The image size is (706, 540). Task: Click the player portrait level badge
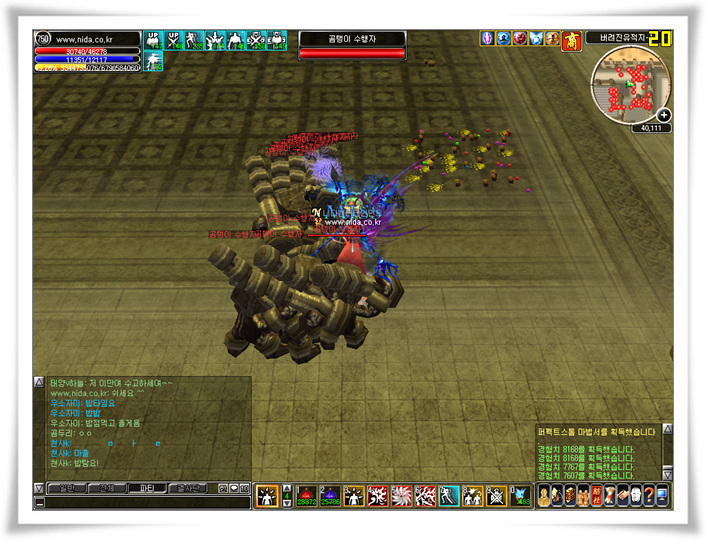pos(42,39)
